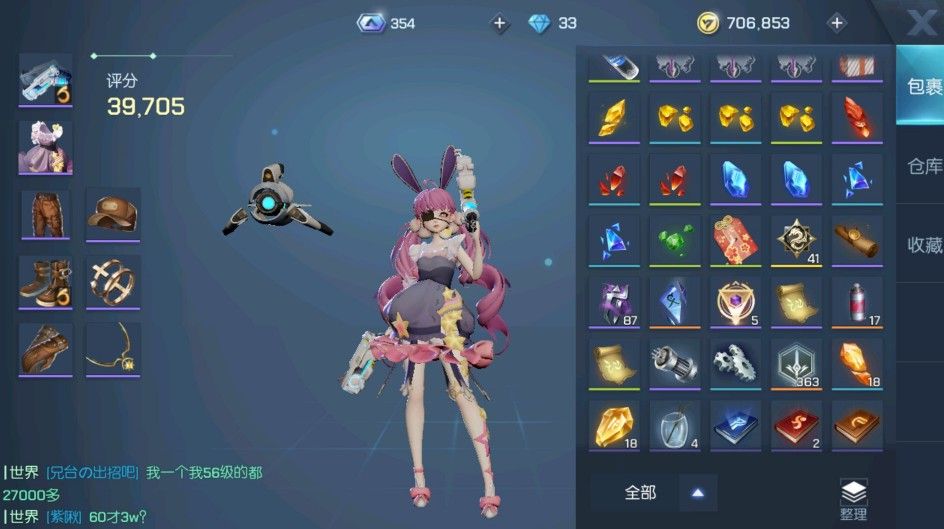This screenshot has height=529, width=944.
Task: Open the 收藏 collection tab
Action: [x=922, y=245]
